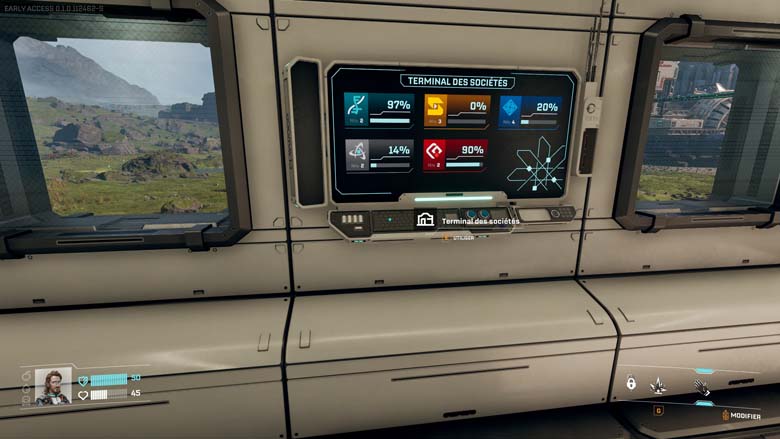
Task: Click the player character portrait
Action: point(53,386)
